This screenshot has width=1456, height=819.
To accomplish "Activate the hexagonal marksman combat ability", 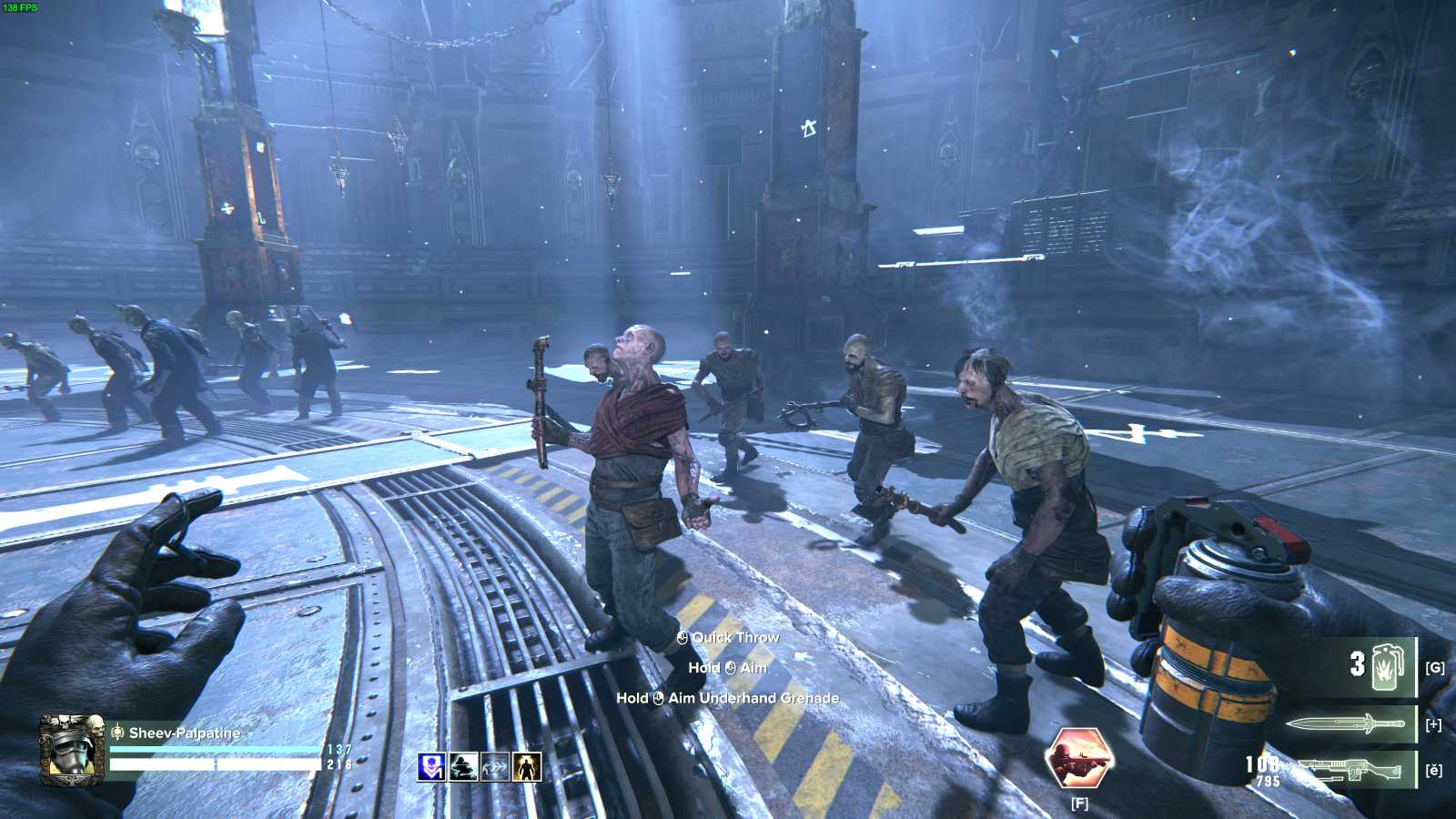I will pyautogui.click(x=1079, y=757).
